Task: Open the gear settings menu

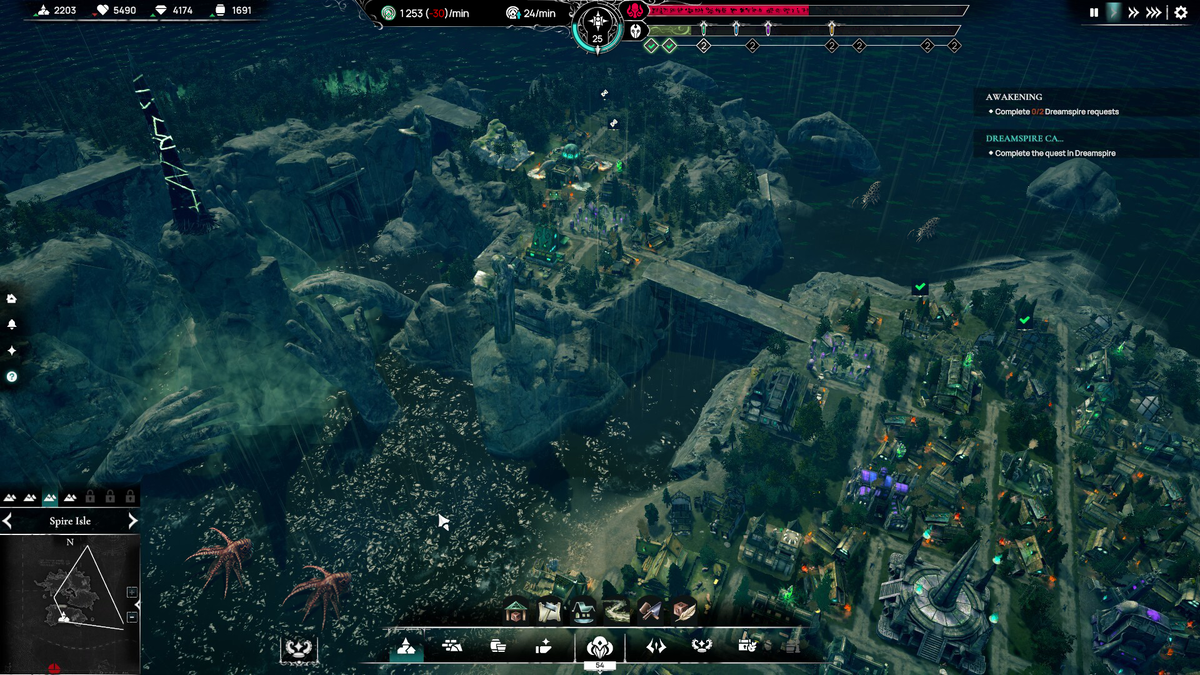Action: pyautogui.click(x=1181, y=13)
